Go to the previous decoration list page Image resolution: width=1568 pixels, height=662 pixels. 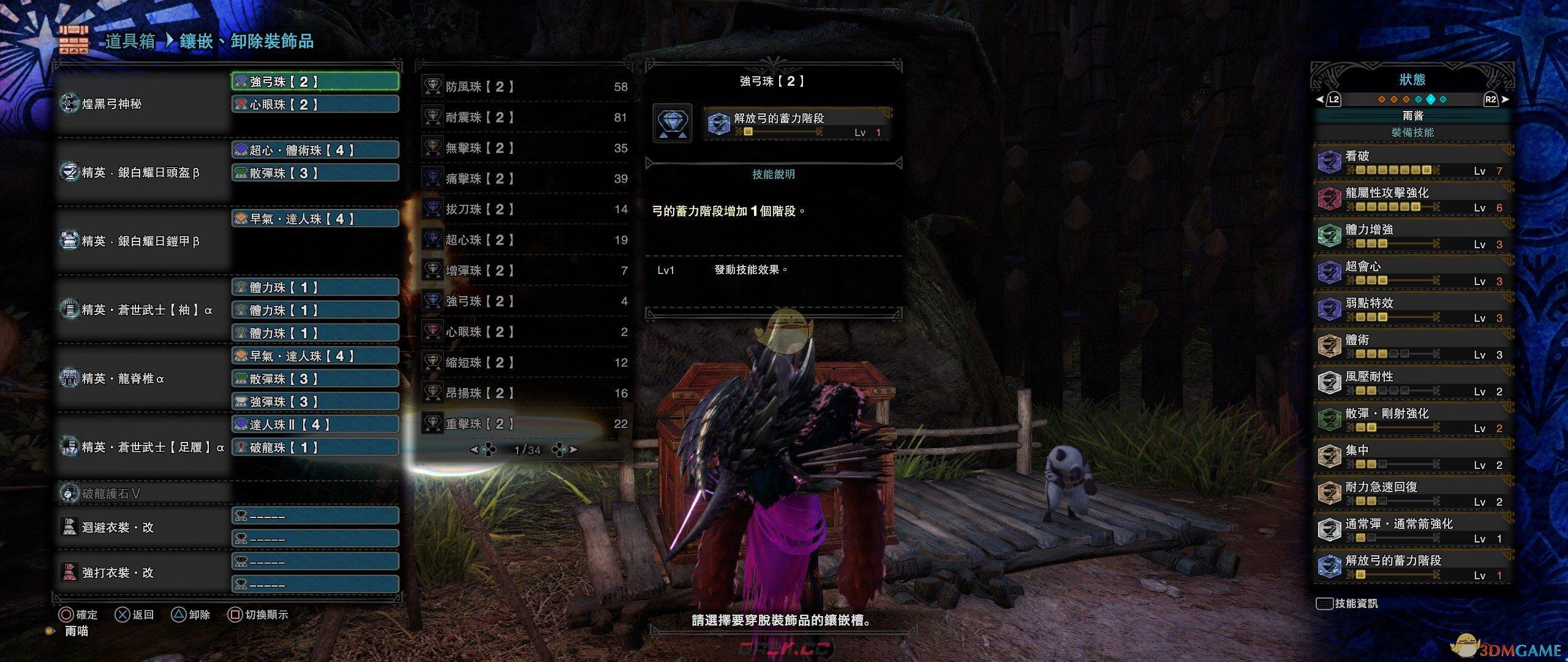click(x=483, y=450)
